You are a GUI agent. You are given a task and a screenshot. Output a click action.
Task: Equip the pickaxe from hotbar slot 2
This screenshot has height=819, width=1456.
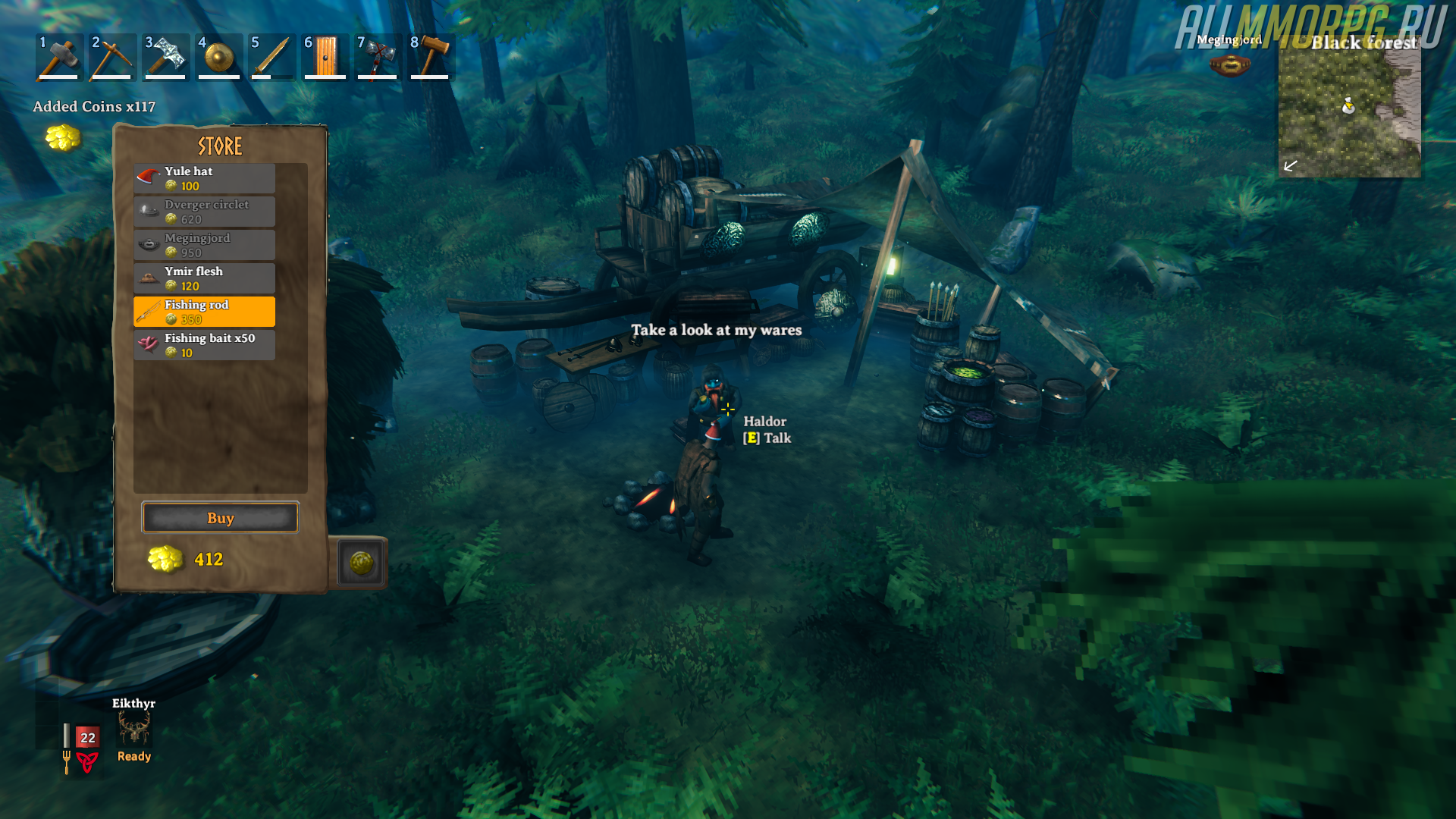pyautogui.click(x=112, y=57)
